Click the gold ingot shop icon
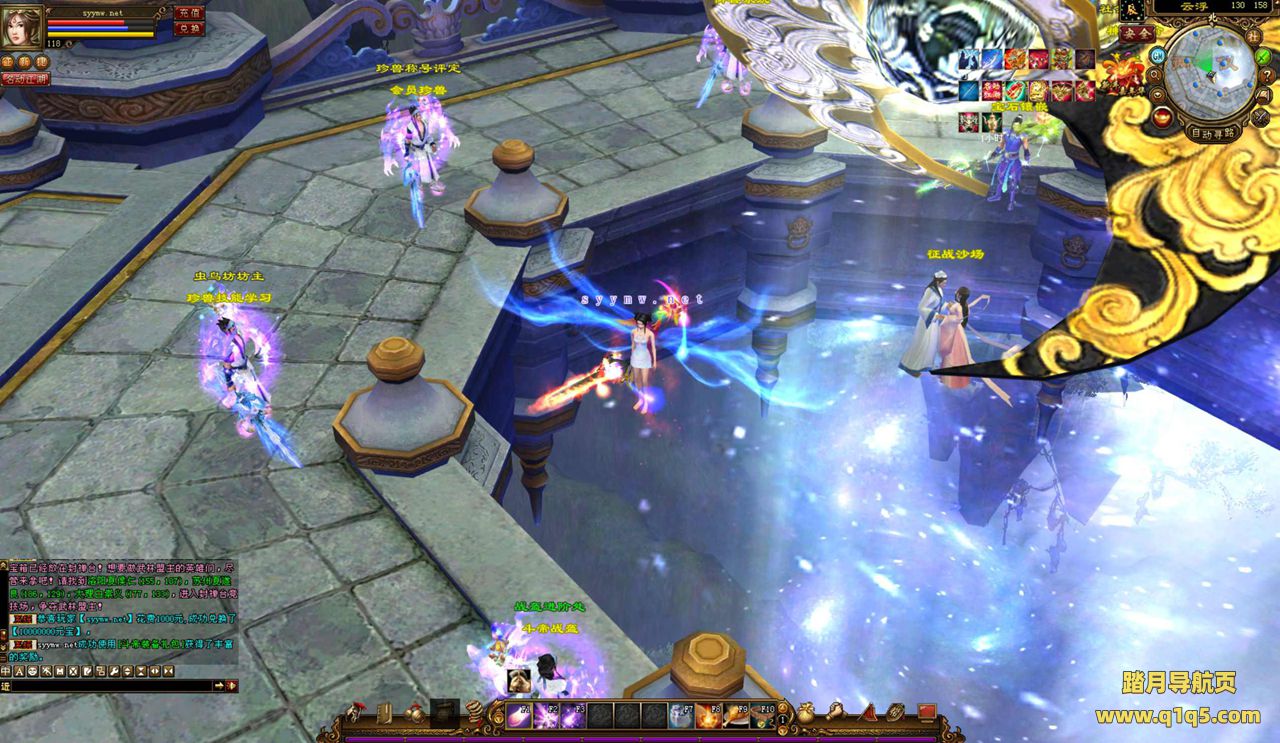The width and height of the screenshot is (1280, 743). click(x=1162, y=117)
